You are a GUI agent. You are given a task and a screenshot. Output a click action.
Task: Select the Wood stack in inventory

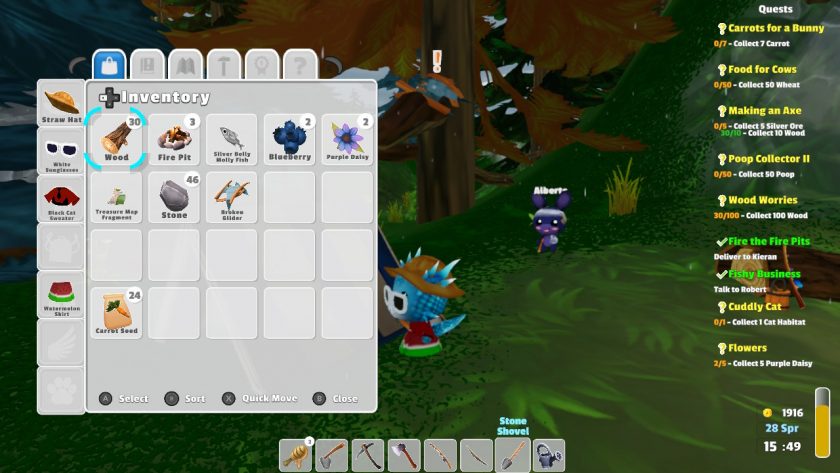(117, 139)
